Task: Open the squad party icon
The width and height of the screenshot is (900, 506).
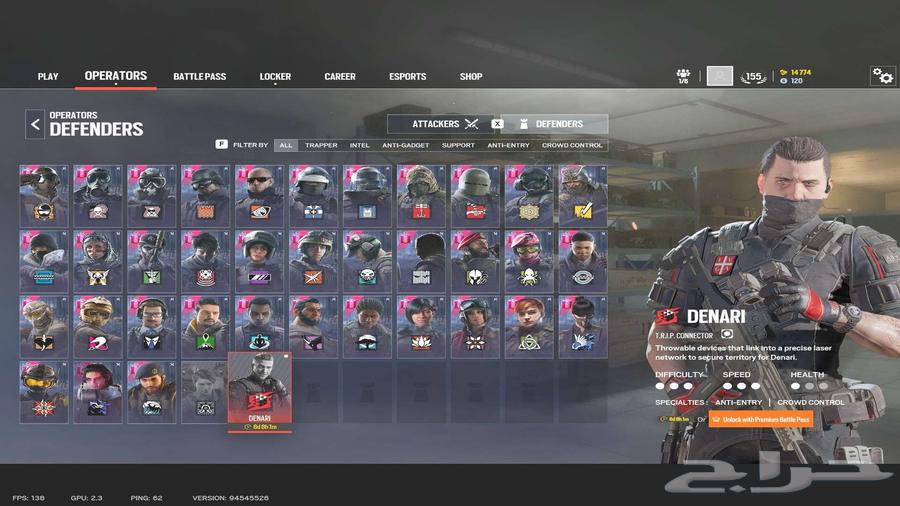Action: 684,76
